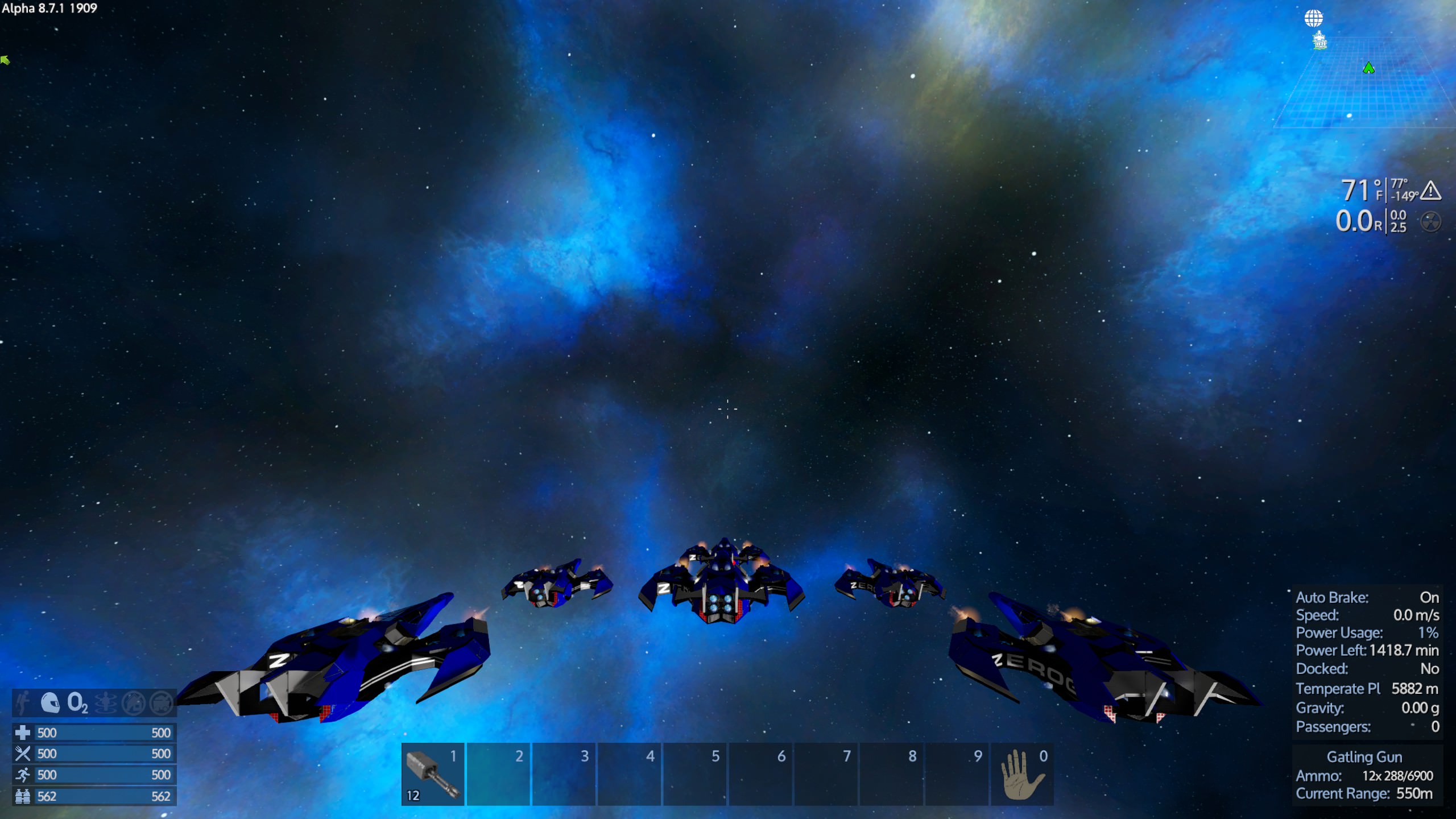Toggle the helmet status icon
Screen dimensions: 1456x819
tap(50, 703)
